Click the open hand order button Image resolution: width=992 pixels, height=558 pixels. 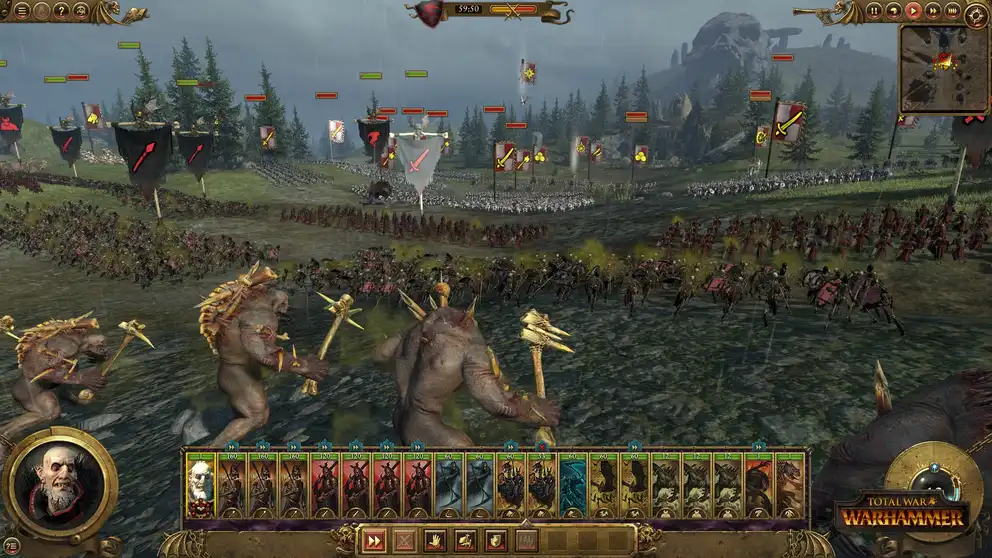434,541
